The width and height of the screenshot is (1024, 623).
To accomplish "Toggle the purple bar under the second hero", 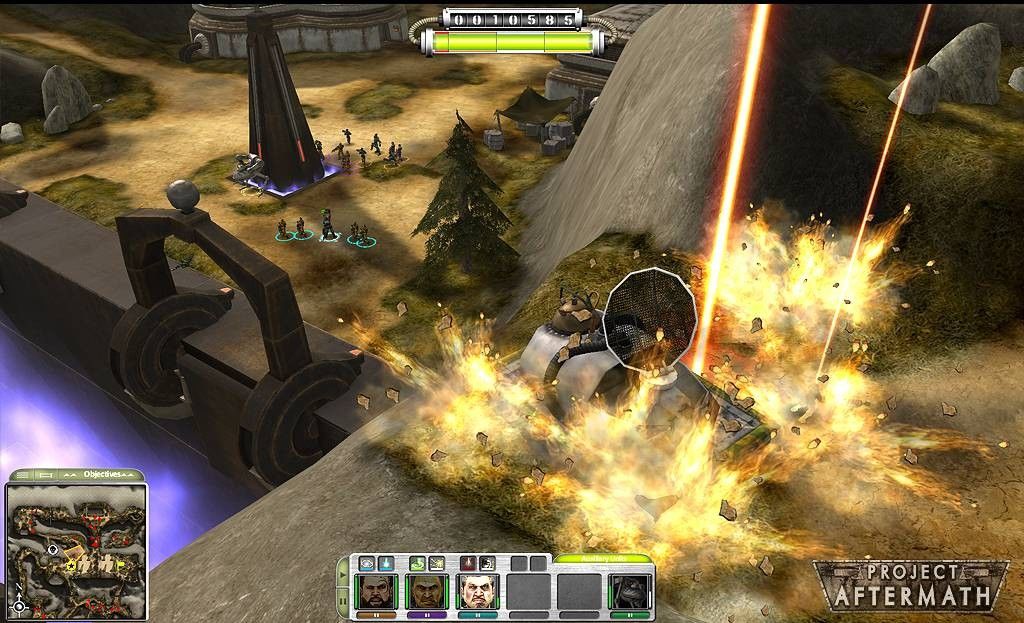I will click(x=427, y=614).
